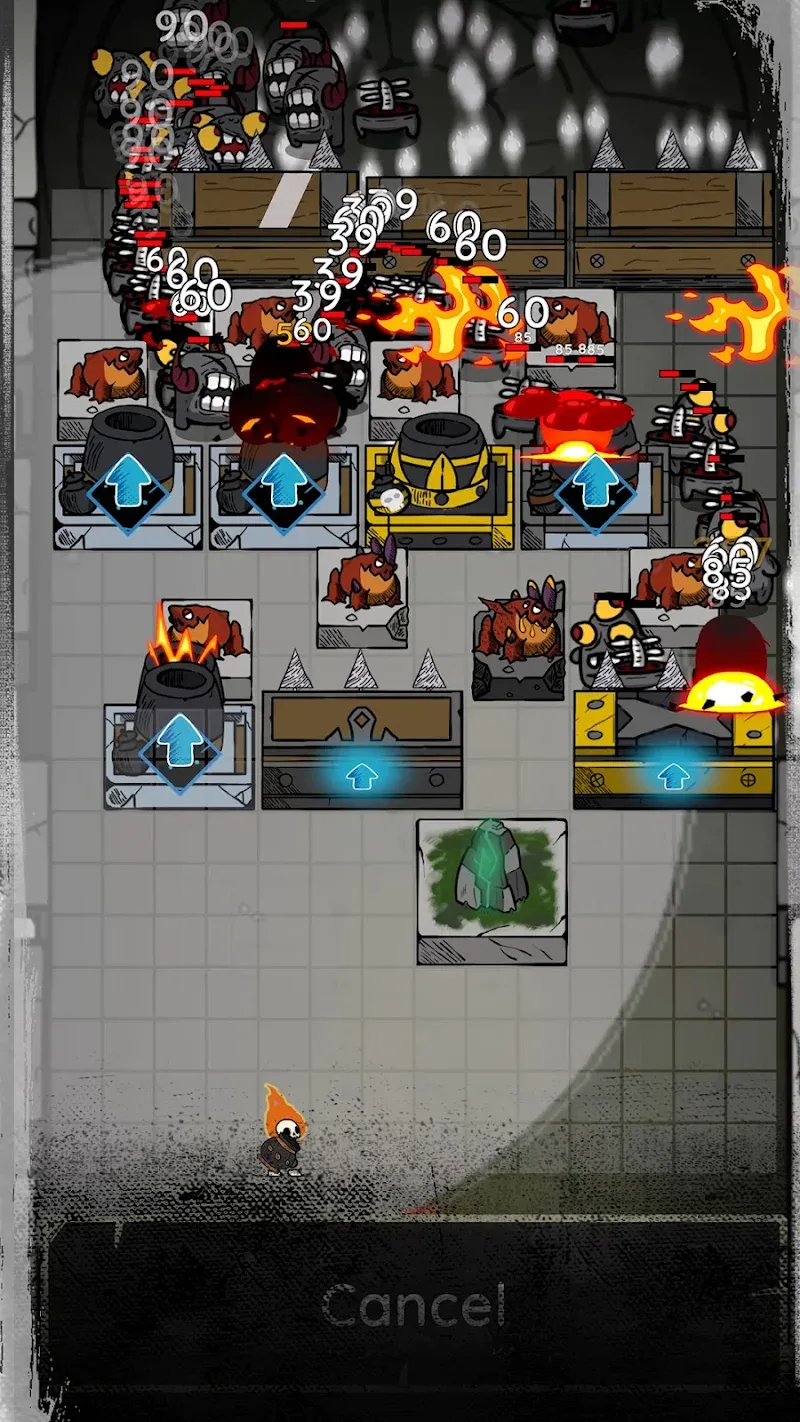Screen dimensions: 800x1422
Task: Upgrade the dark spiked barricade via blue arrow
Action: click(361, 776)
